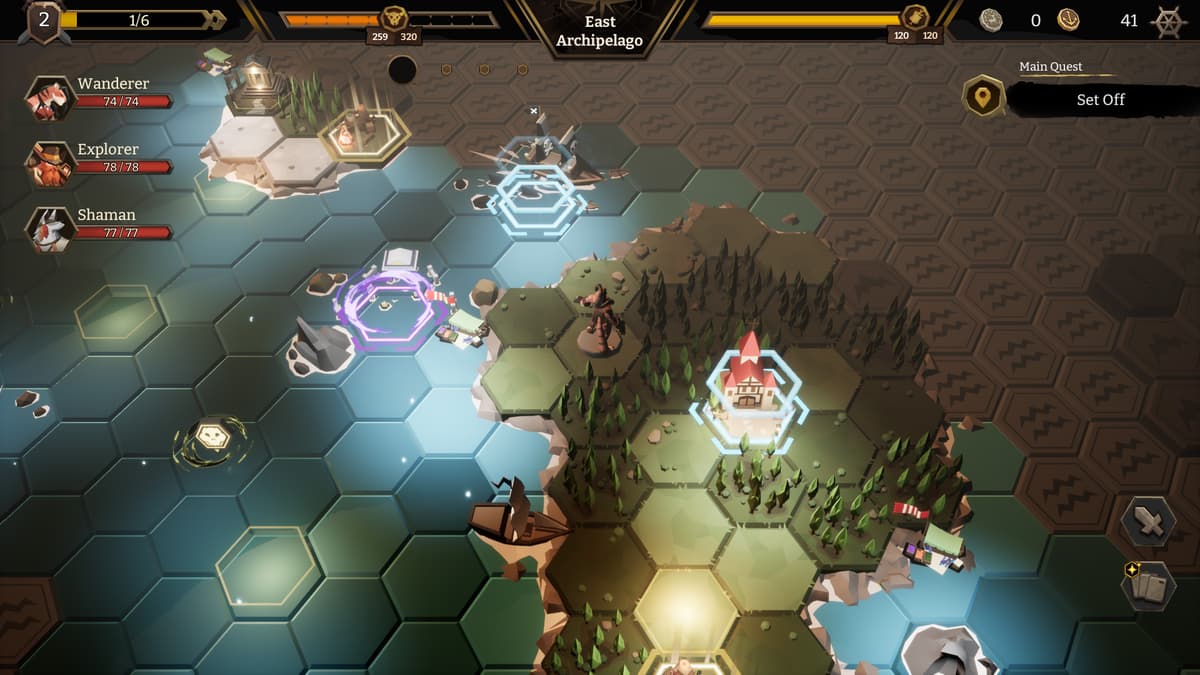Click the party level 2 shield badge

point(44,21)
